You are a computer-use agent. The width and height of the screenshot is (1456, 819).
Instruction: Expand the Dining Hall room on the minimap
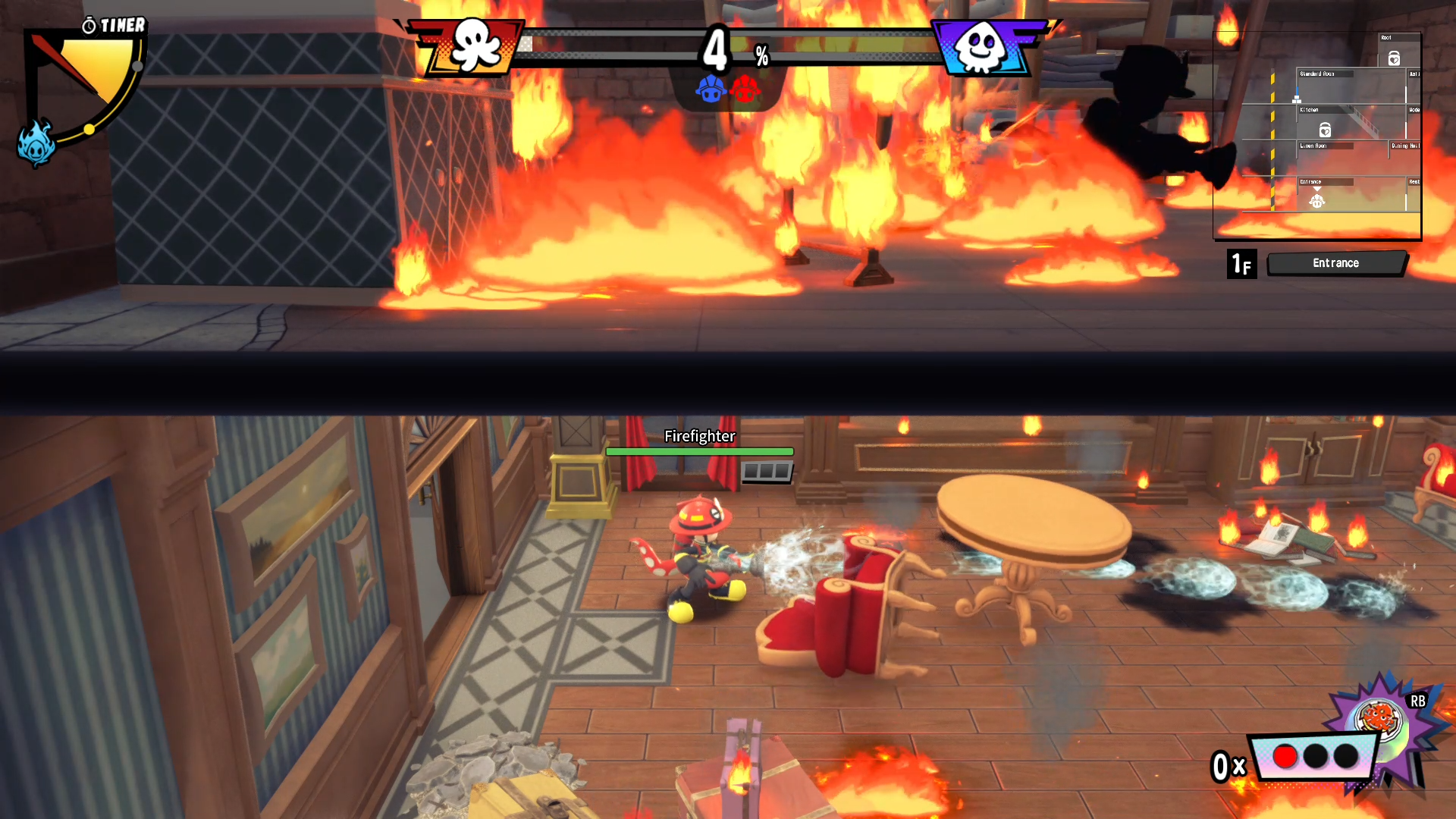pyautogui.click(x=1404, y=146)
